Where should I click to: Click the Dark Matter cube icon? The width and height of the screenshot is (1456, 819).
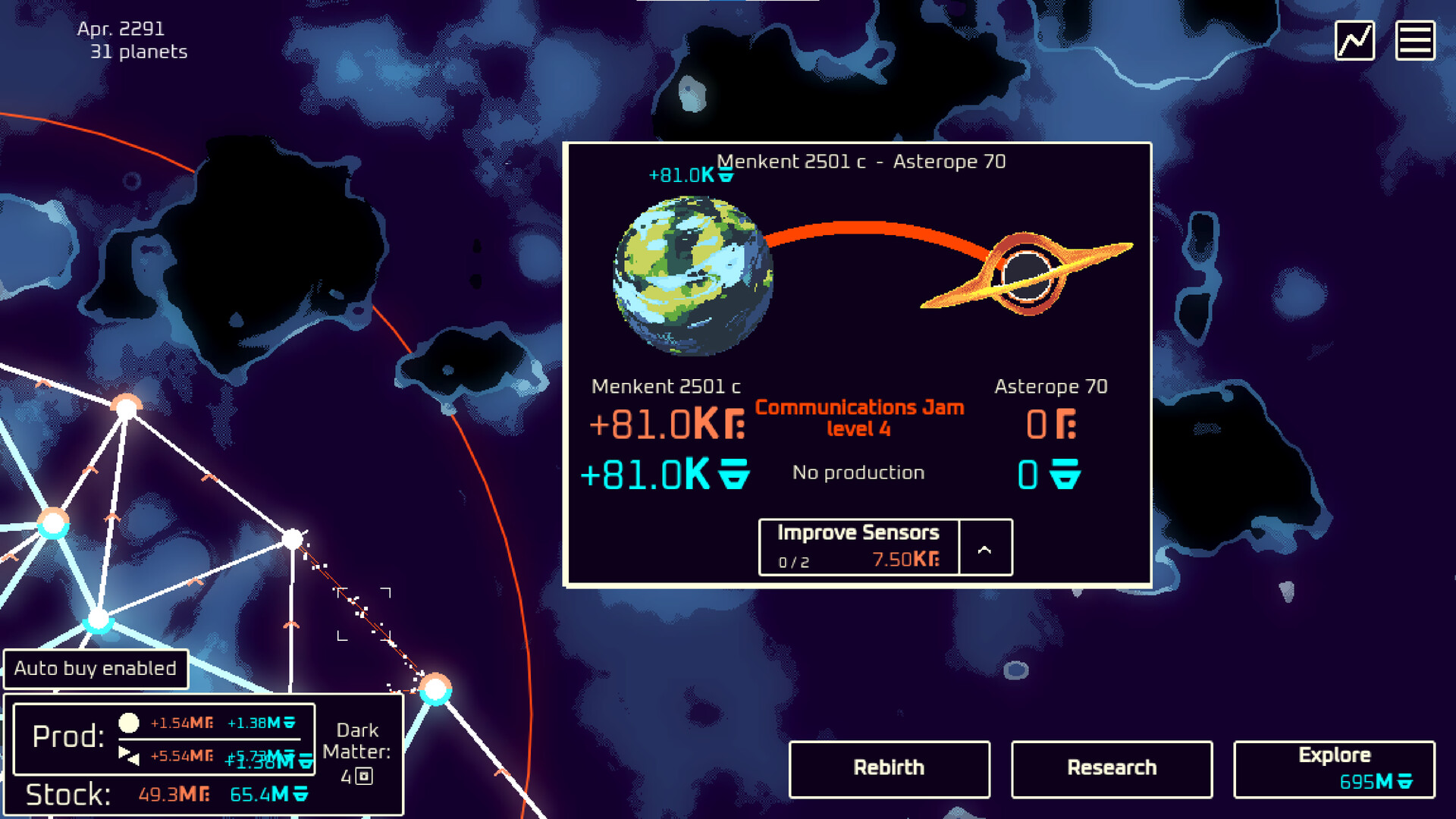(x=362, y=776)
